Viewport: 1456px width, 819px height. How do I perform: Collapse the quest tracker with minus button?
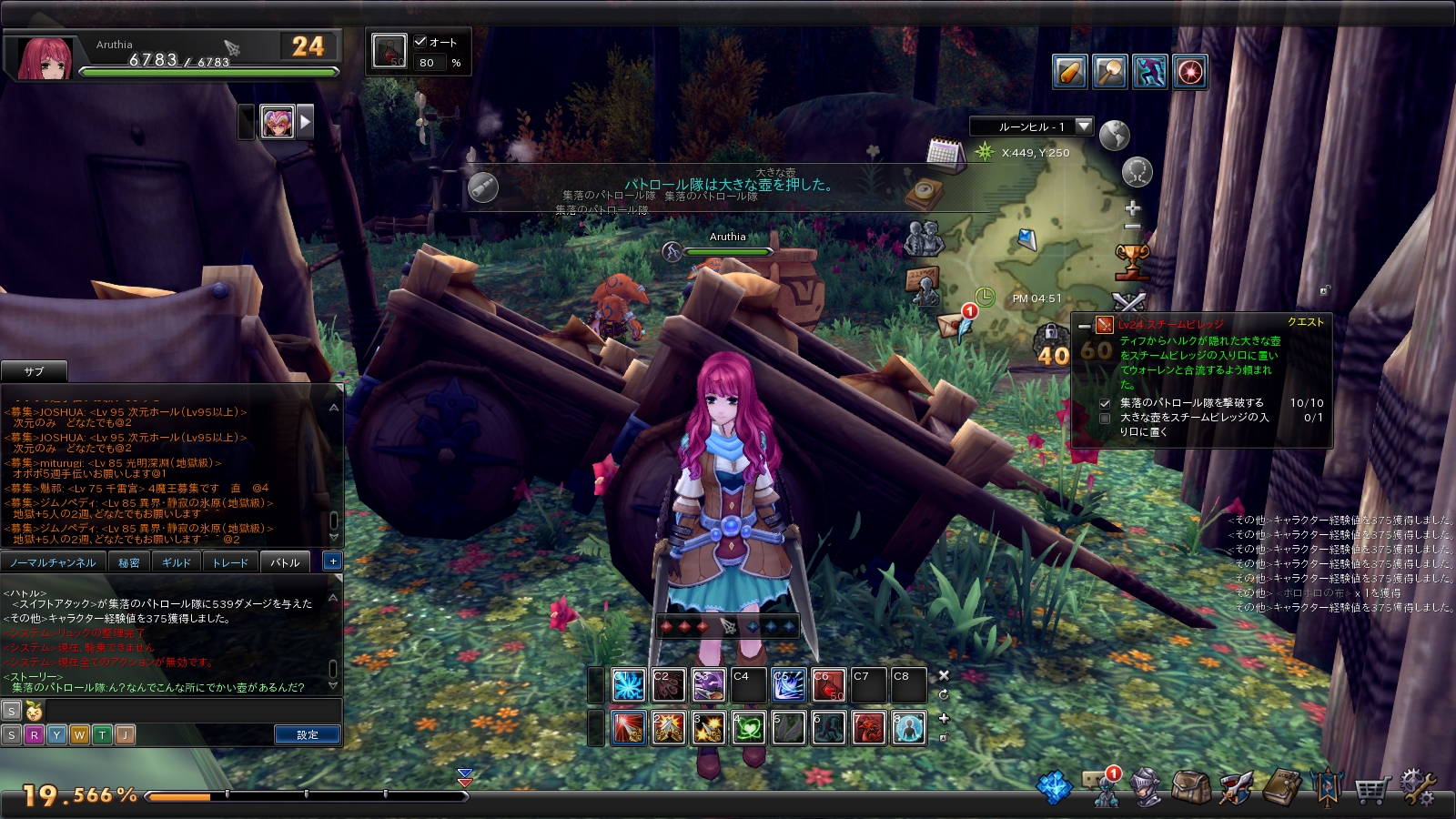(1084, 325)
